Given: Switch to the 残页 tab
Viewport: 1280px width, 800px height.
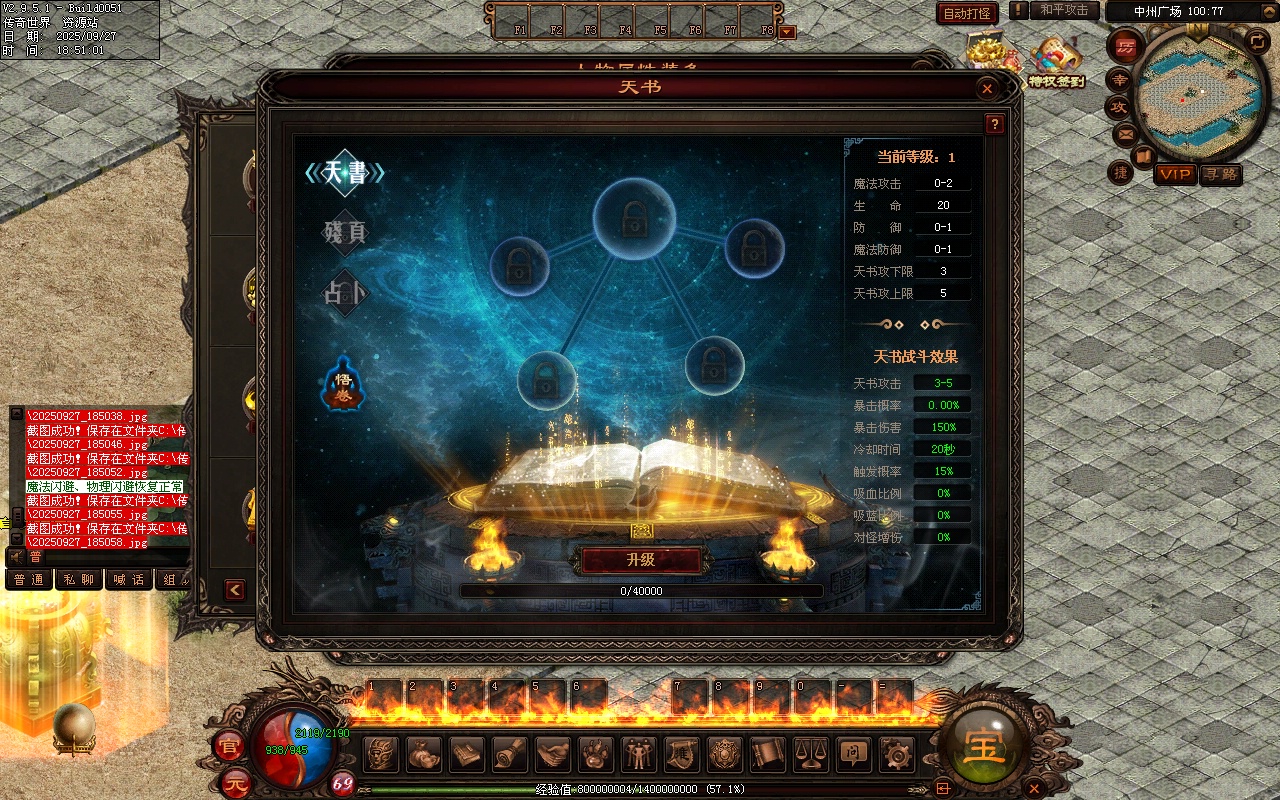Looking at the screenshot, I should (x=345, y=233).
